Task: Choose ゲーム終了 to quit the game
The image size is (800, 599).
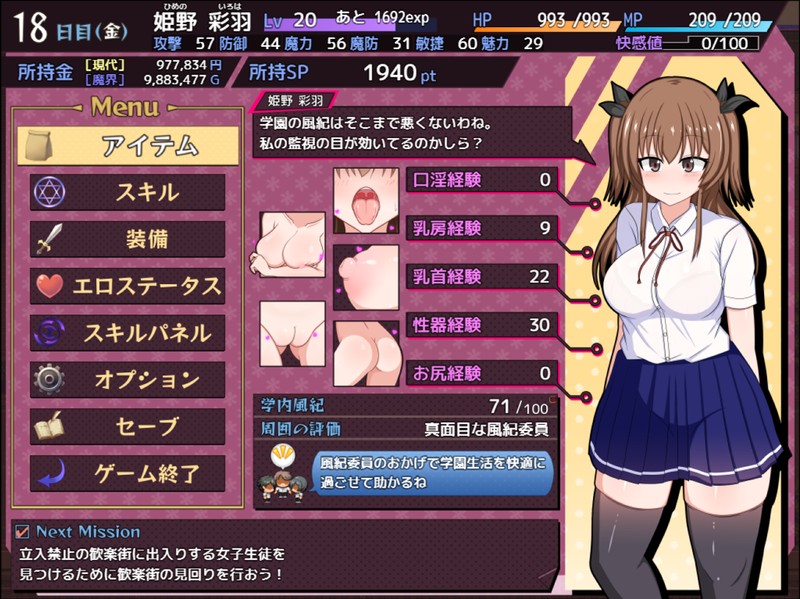Action: pyautogui.click(x=128, y=474)
